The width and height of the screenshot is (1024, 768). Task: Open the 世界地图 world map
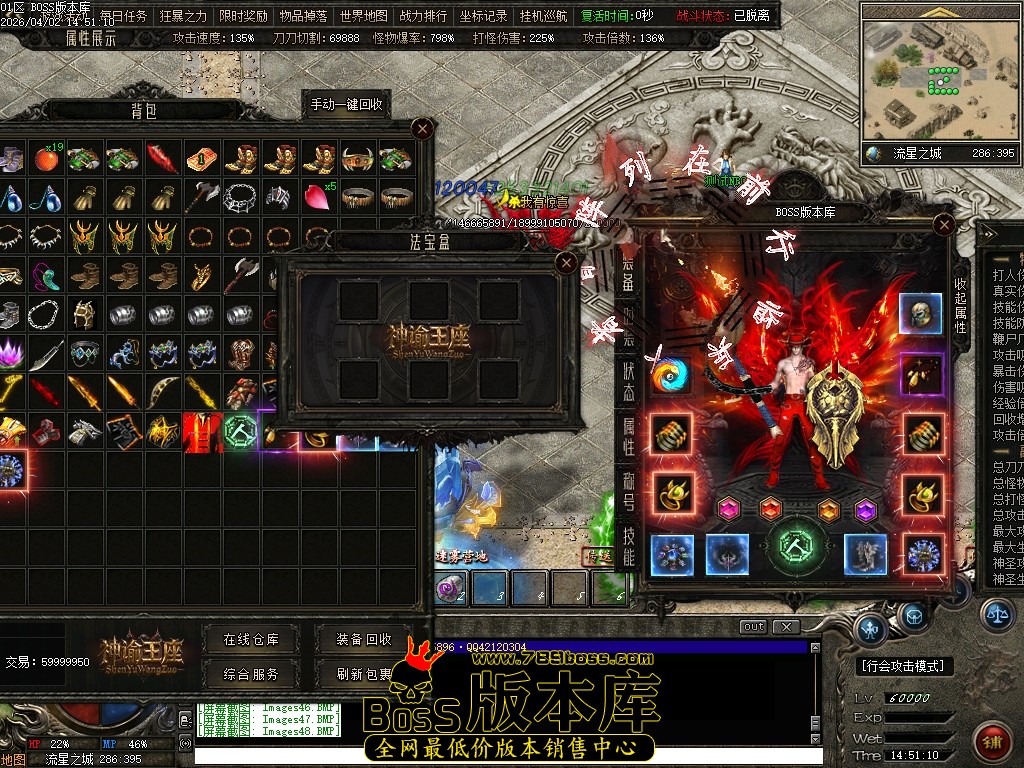coord(363,16)
